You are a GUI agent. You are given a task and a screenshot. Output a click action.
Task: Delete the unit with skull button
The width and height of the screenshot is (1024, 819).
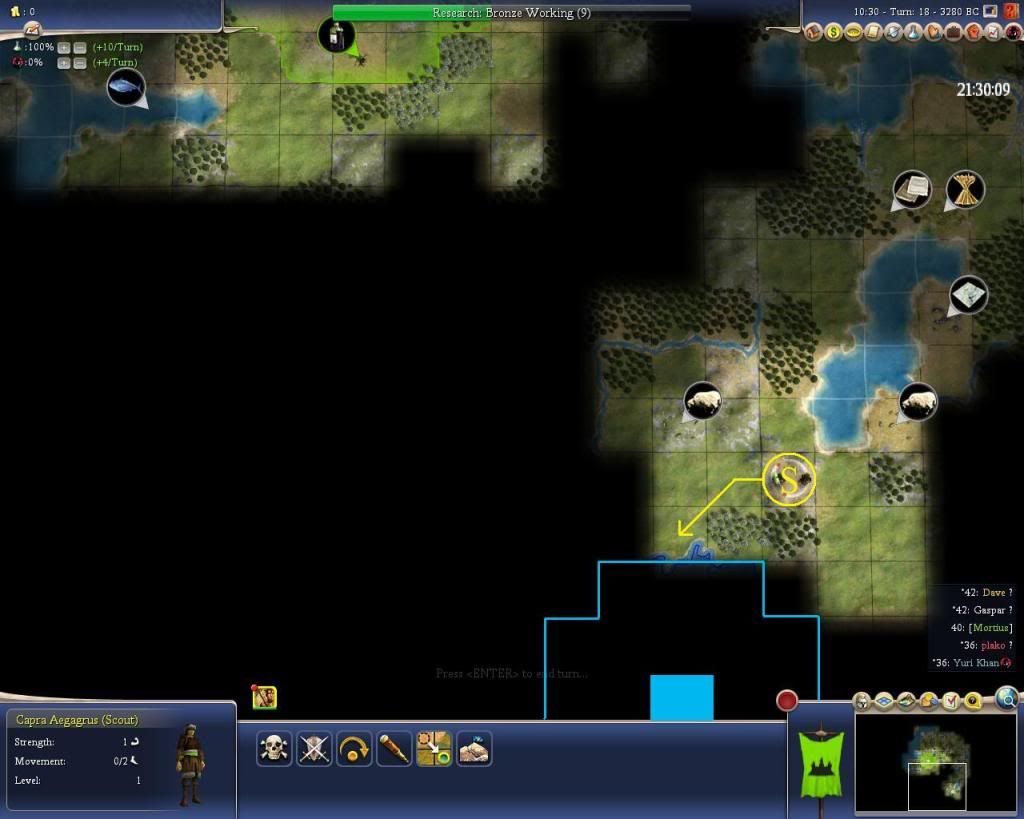click(x=274, y=748)
